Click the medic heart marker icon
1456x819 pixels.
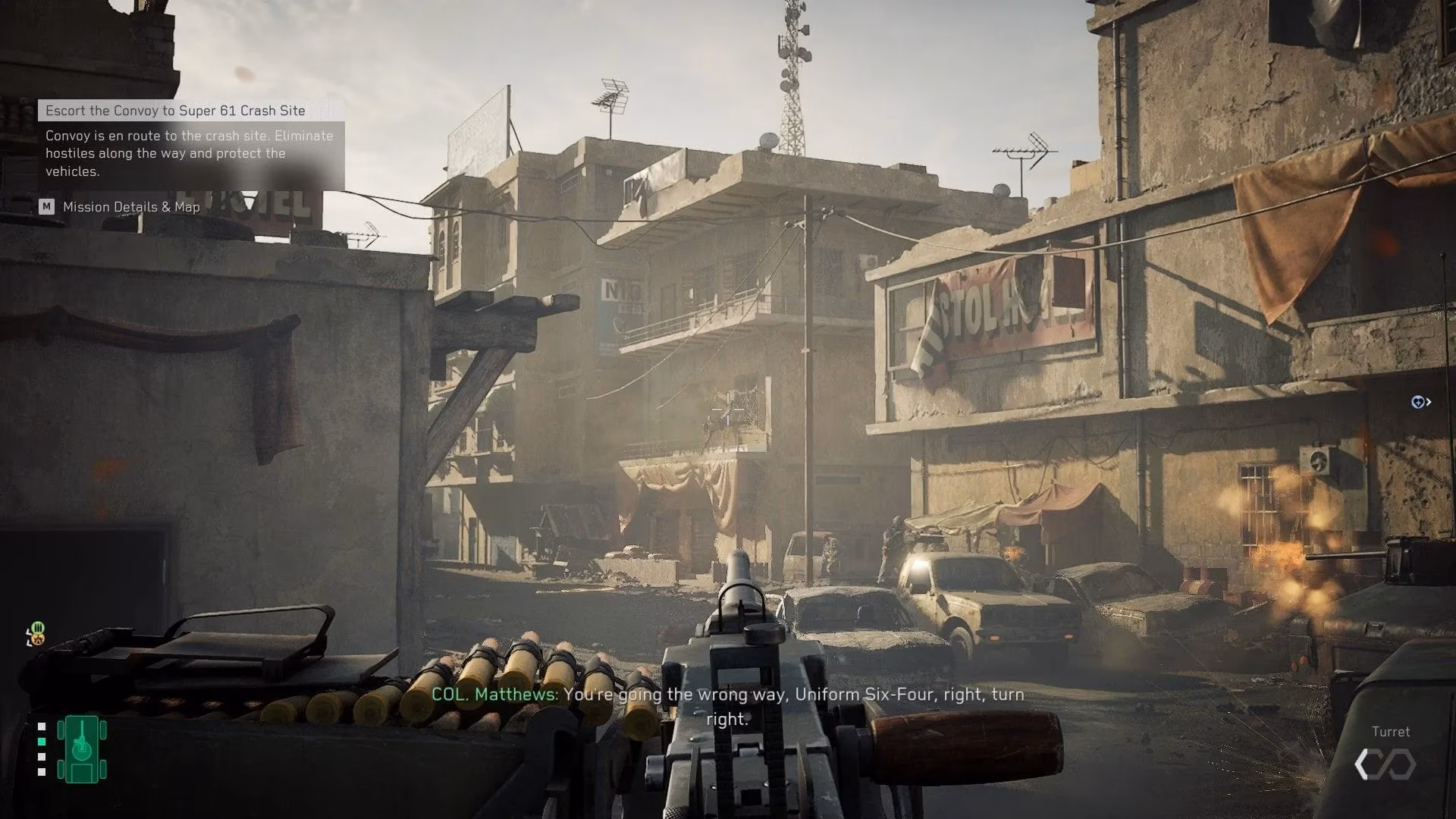point(1417,402)
